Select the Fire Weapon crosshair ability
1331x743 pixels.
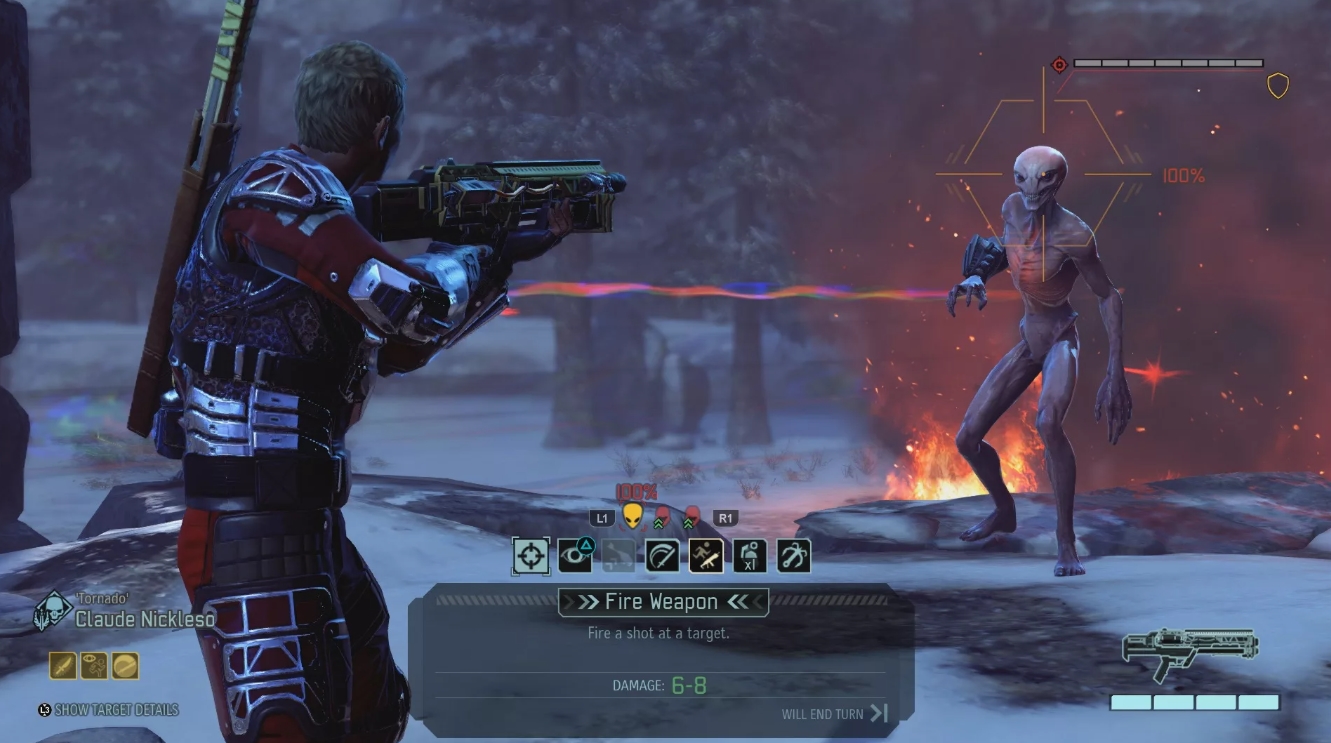click(530, 555)
